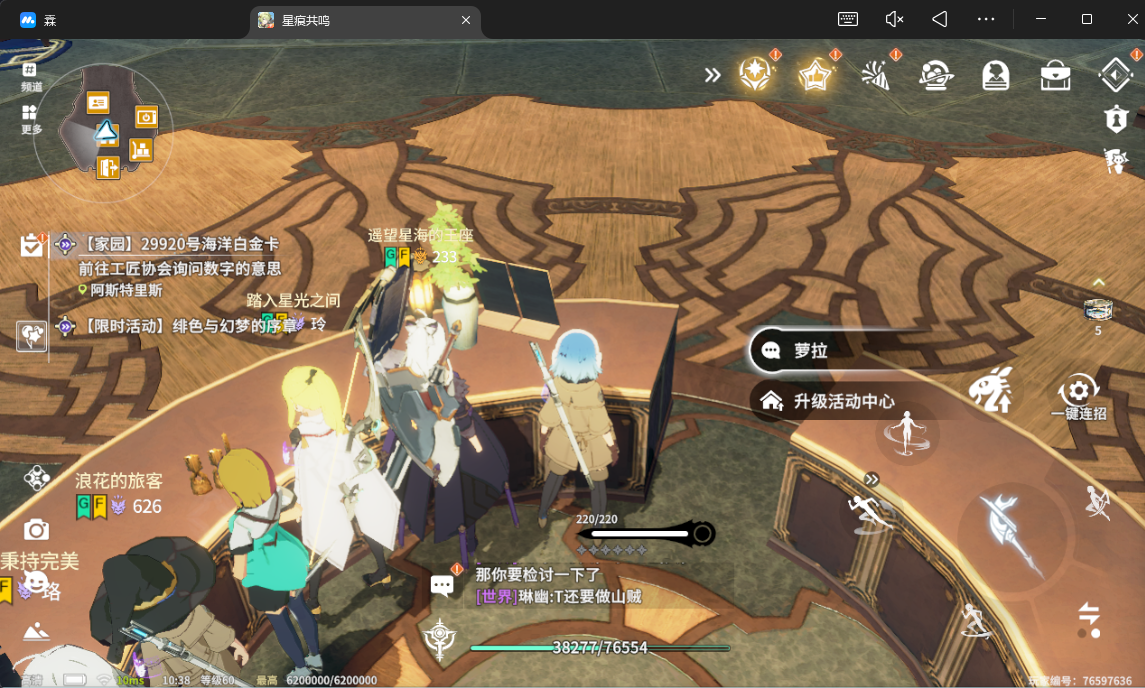Open the chat speech-bubble icon

pos(442,585)
